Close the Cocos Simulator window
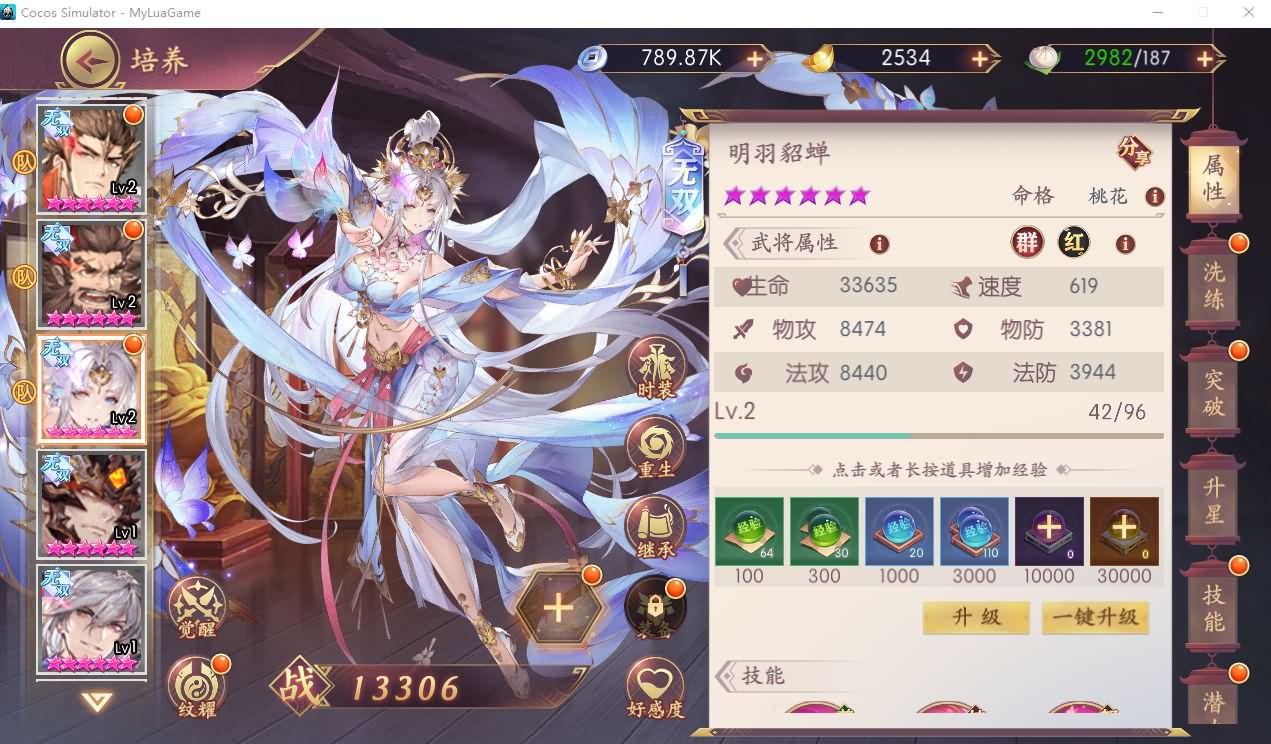Image resolution: width=1271 pixels, height=744 pixels. tap(1248, 13)
